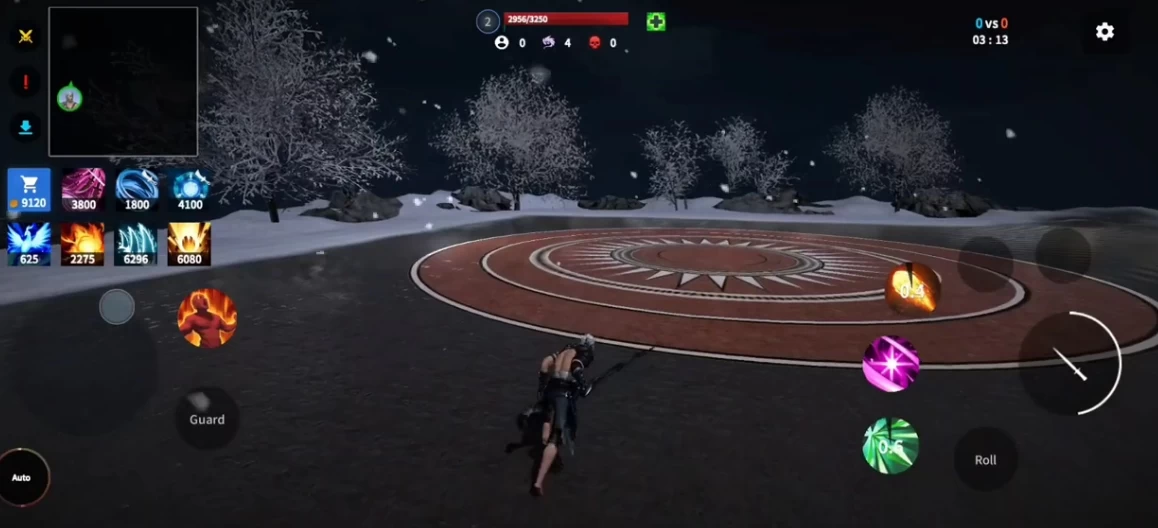Tap the crossed swords icon
Viewport: 1158px width, 528px height.
click(x=26, y=36)
